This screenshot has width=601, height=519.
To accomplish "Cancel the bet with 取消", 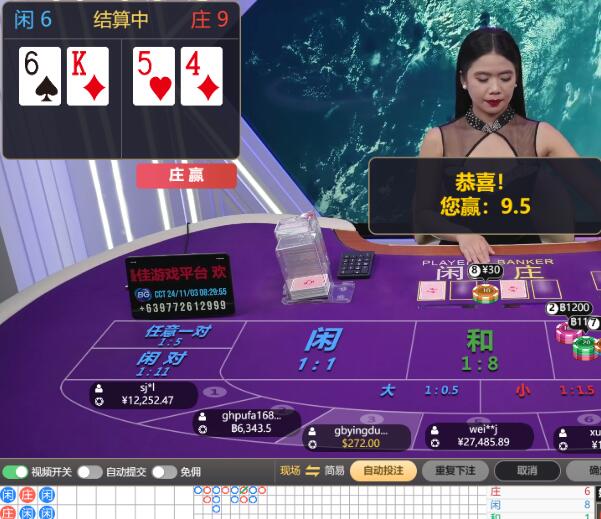I will click(526, 471).
